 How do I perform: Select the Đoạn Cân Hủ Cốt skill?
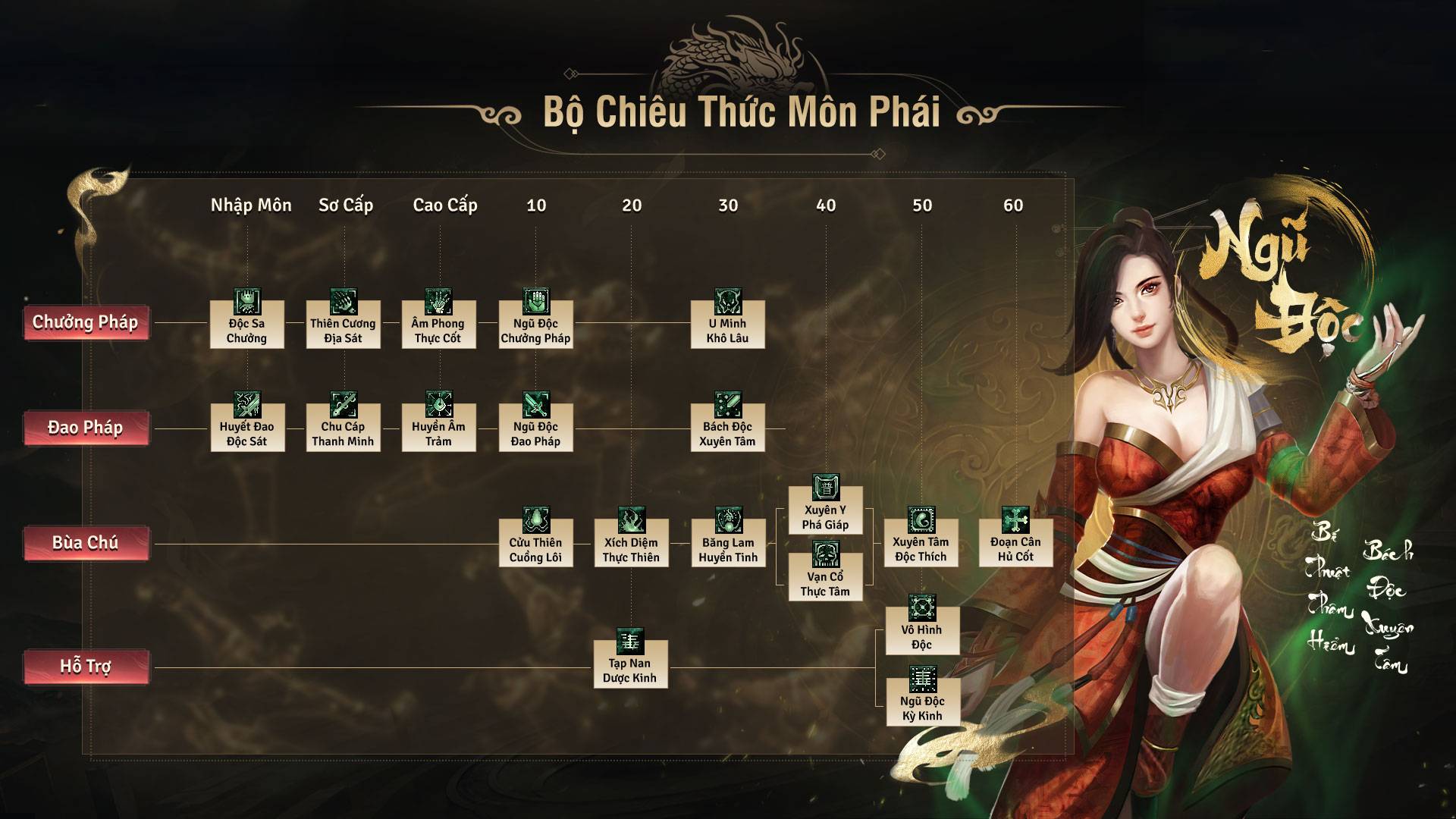1015,541
